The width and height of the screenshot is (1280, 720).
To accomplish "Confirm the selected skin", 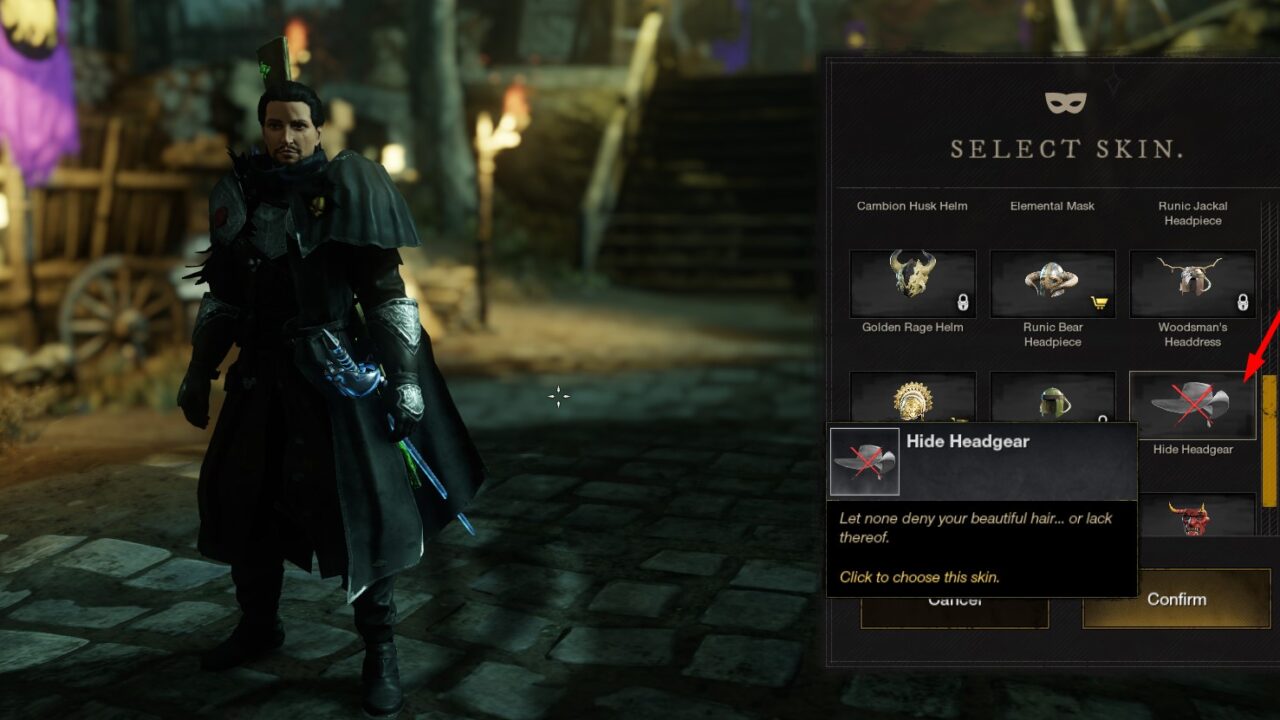I will (1176, 600).
